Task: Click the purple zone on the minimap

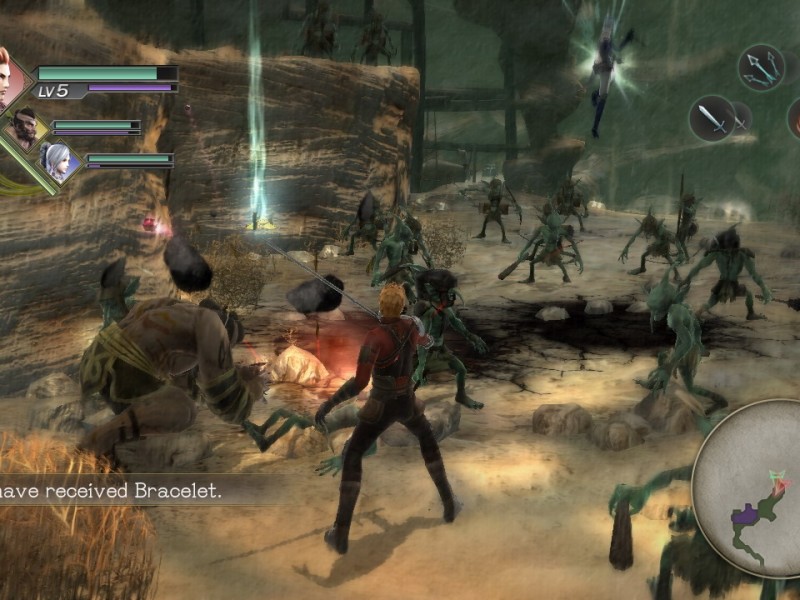Action: coord(747,515)
